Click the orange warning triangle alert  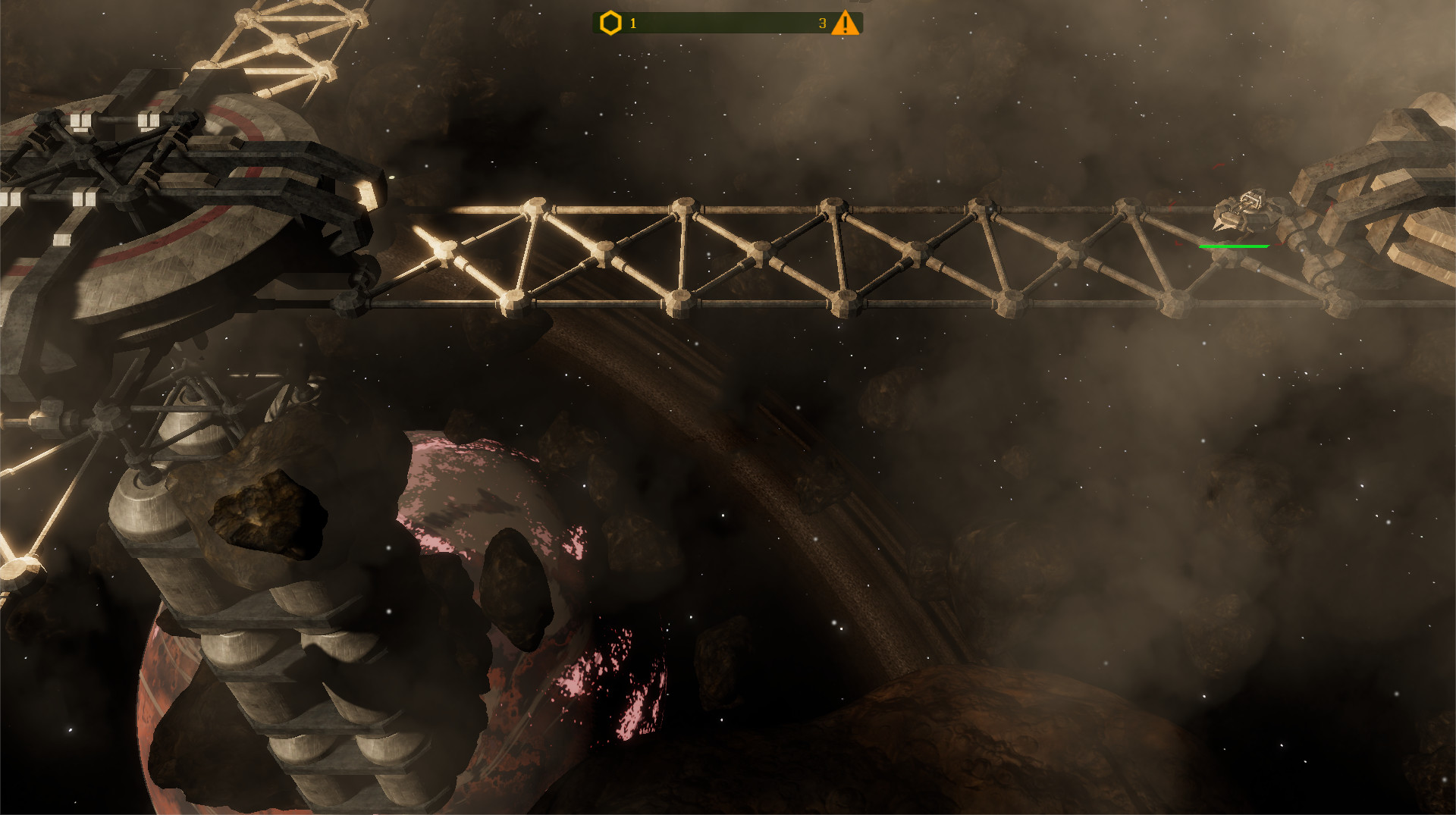pos(844,23)
